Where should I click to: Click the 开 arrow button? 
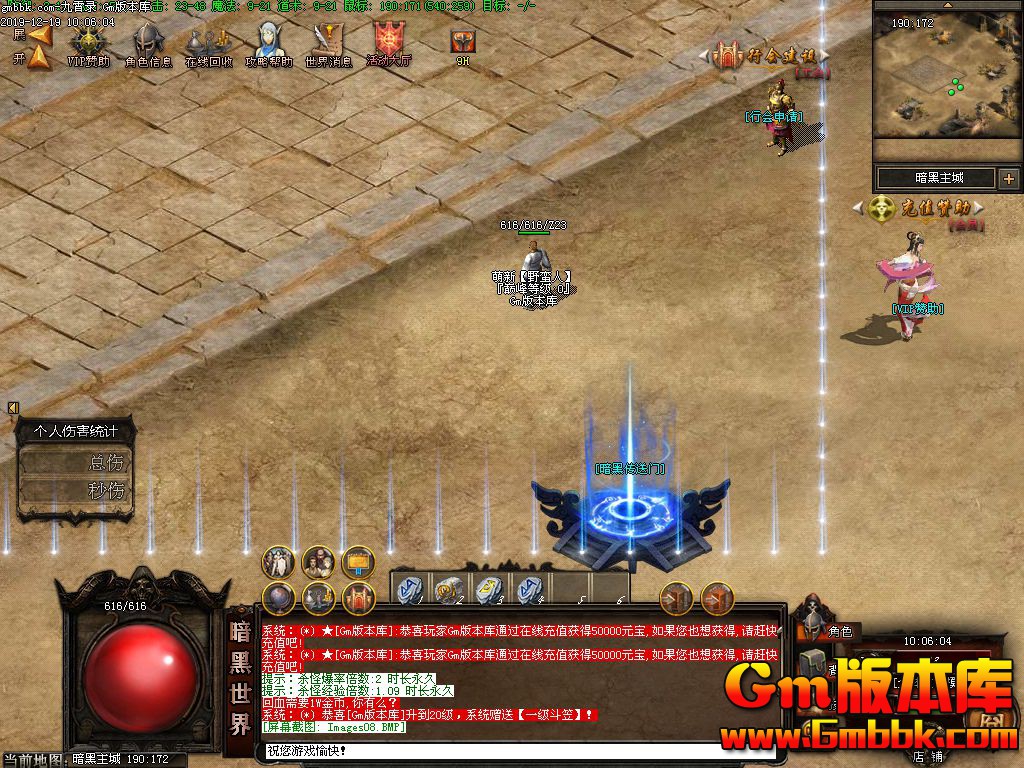pos(39,58)
